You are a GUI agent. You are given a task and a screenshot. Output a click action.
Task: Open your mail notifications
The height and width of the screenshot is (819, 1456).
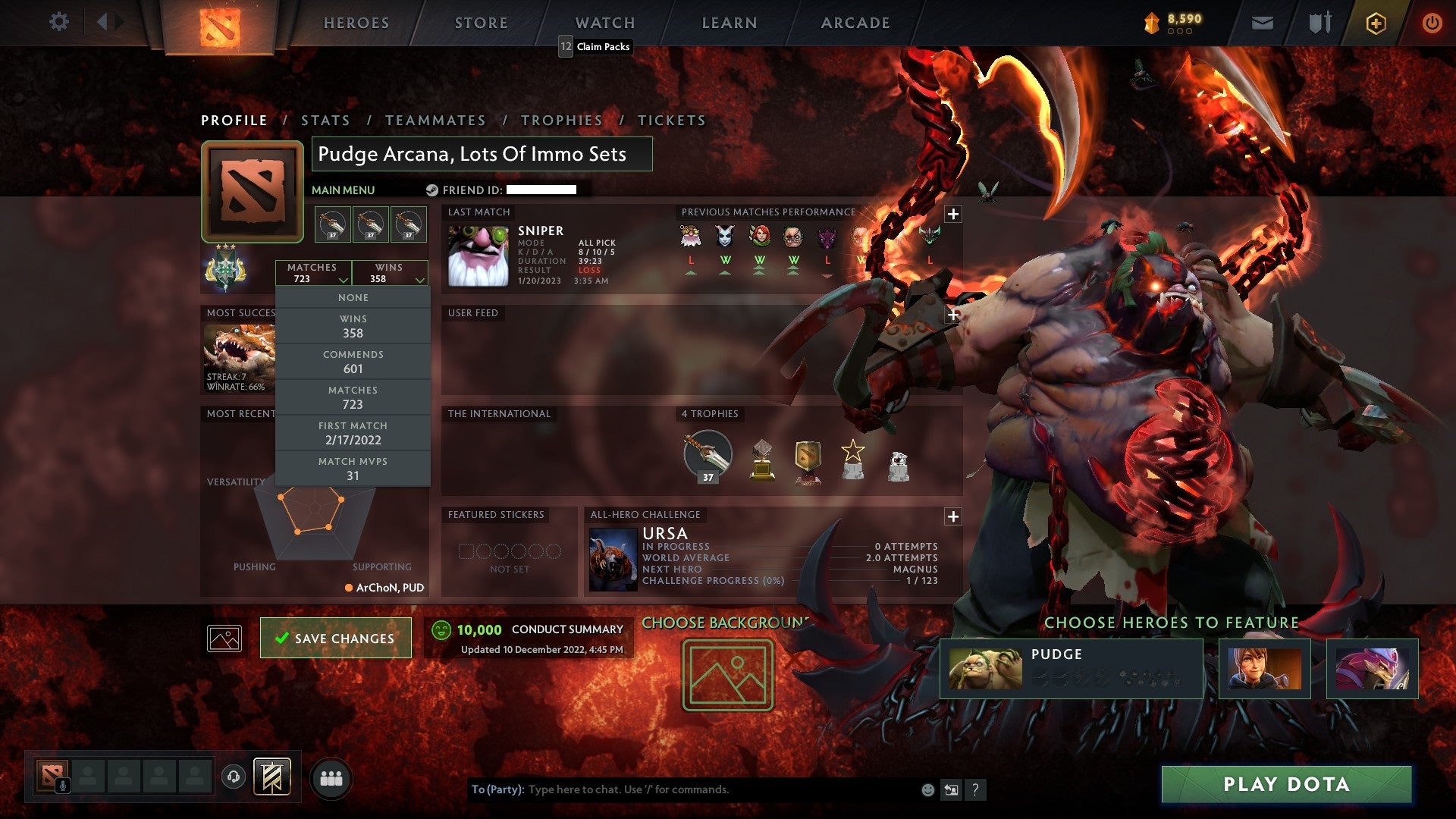click(1262, 22)
